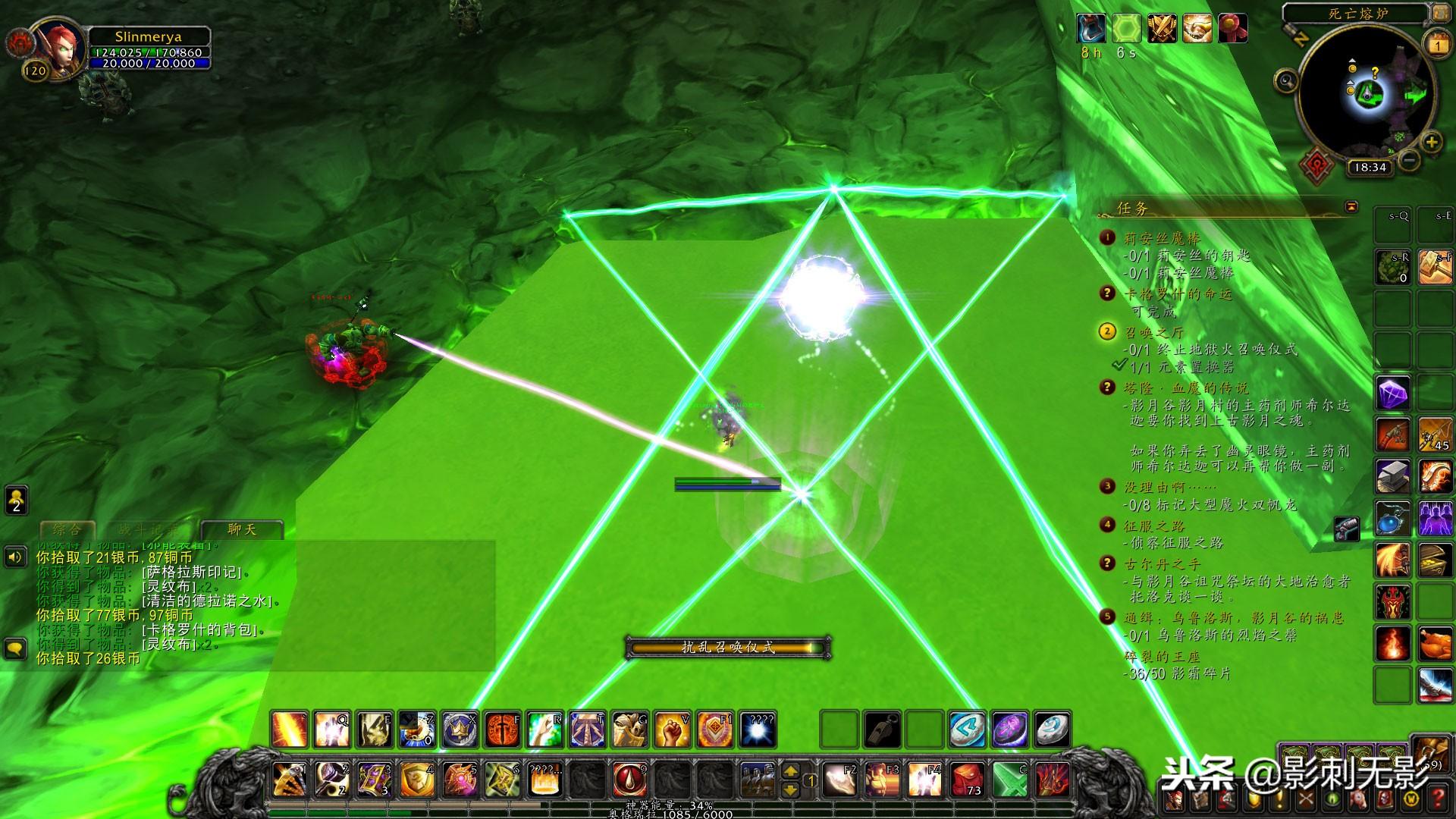Activate the golden fist ability
1456x819 pixels.
tap(672, 730)
